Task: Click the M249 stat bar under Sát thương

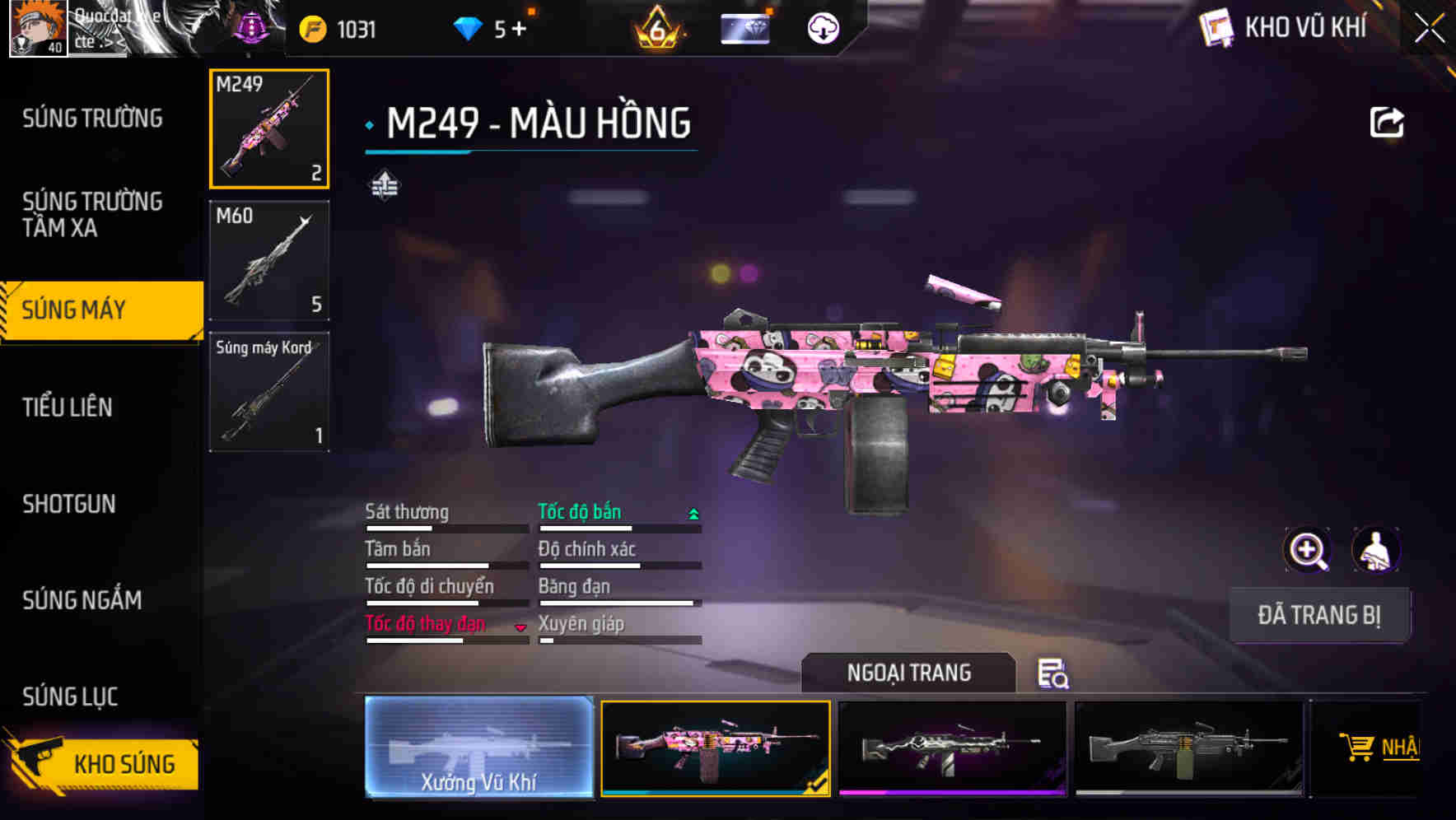Action: pos(445,527)
